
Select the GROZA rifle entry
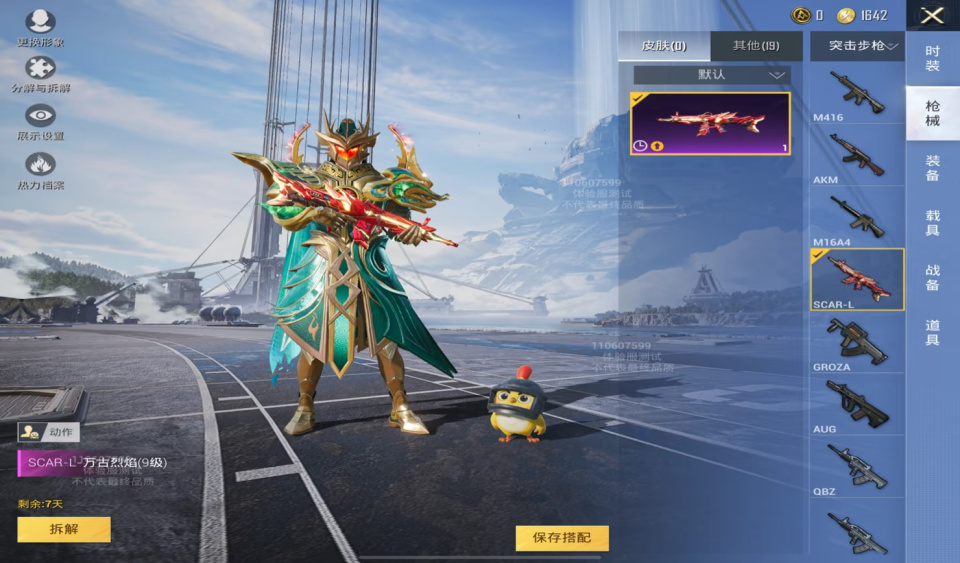[856, 344]
